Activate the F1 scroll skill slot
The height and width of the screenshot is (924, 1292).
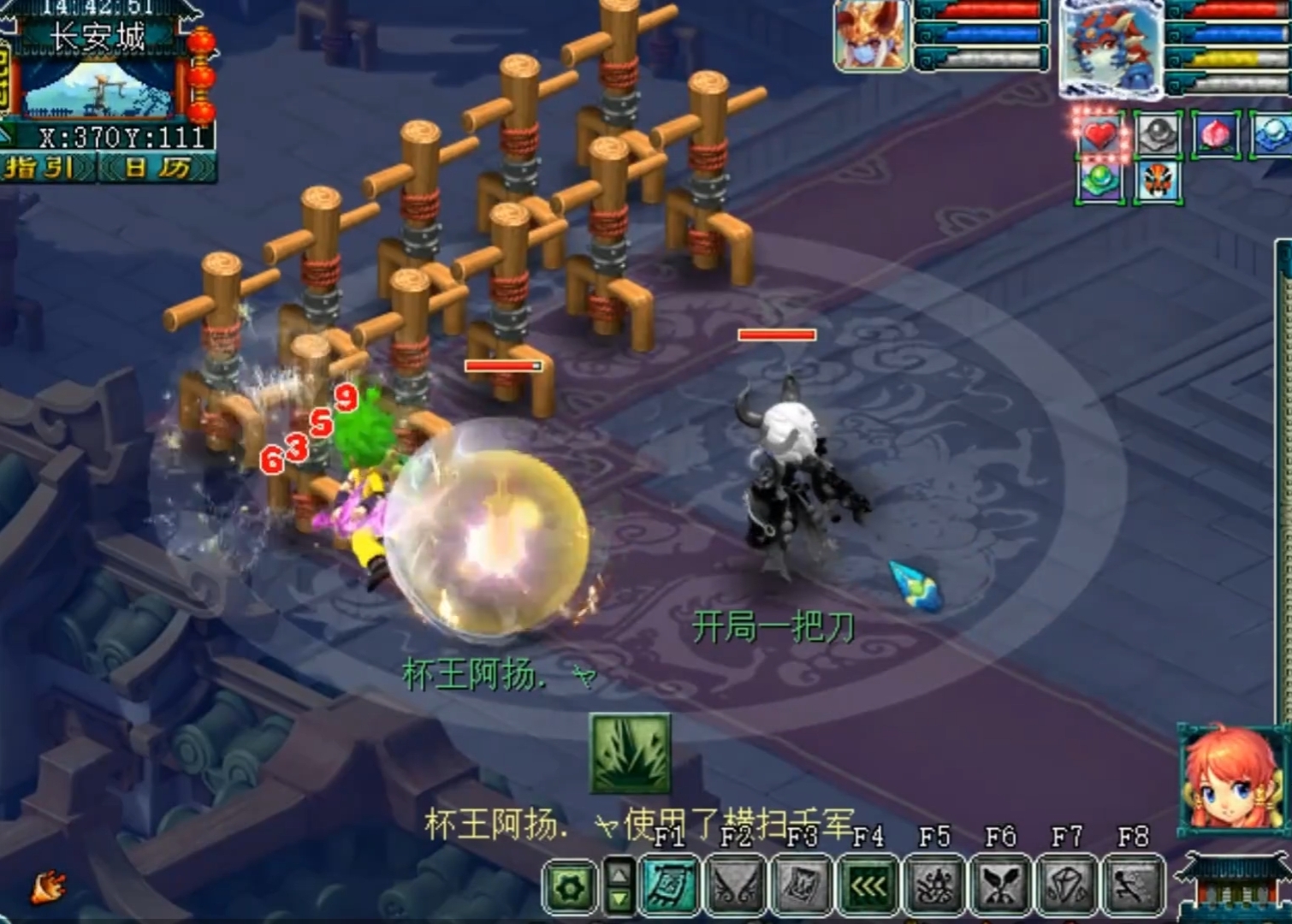coord(669,885)
